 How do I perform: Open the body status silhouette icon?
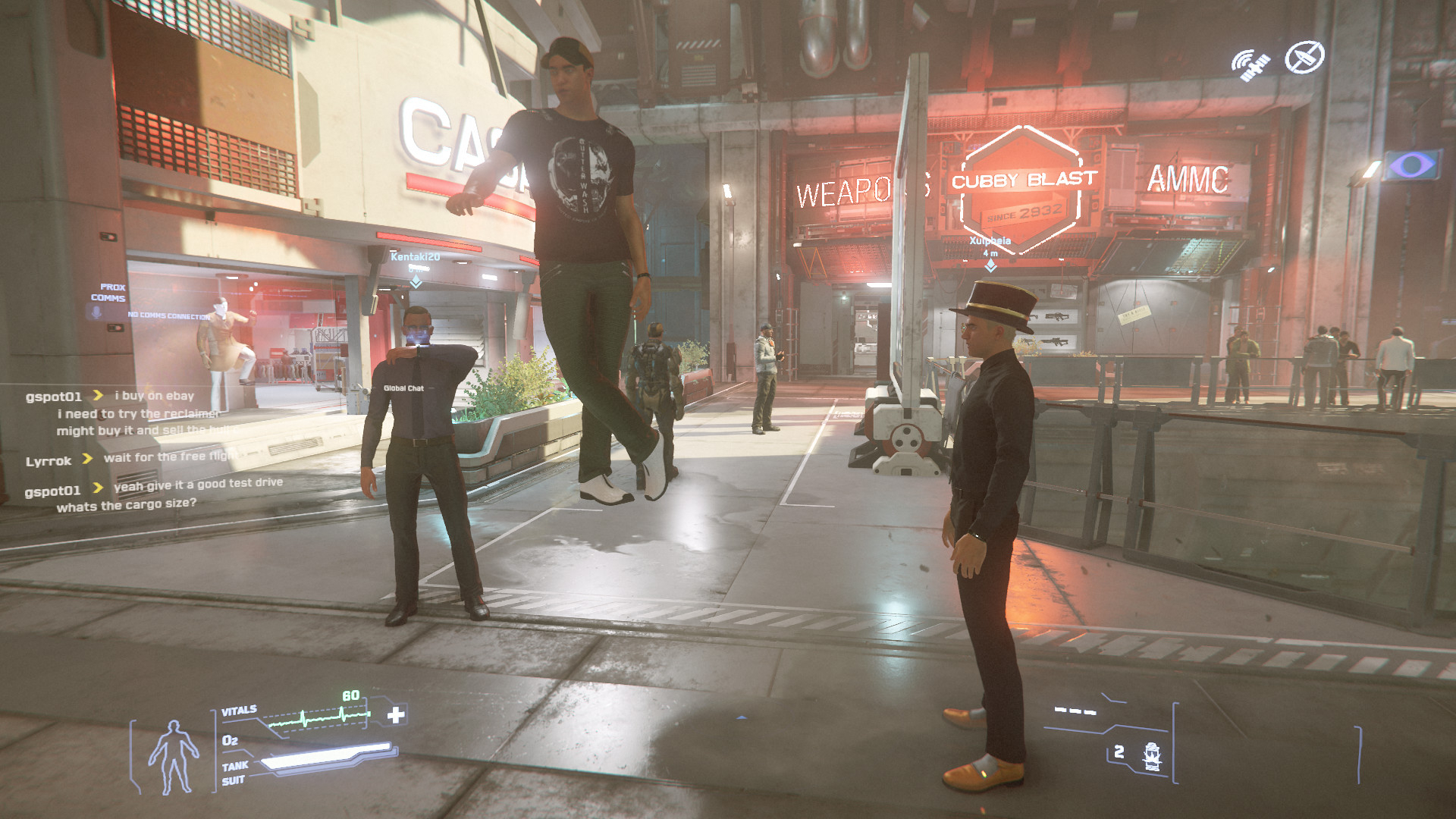tap(173, 755)
